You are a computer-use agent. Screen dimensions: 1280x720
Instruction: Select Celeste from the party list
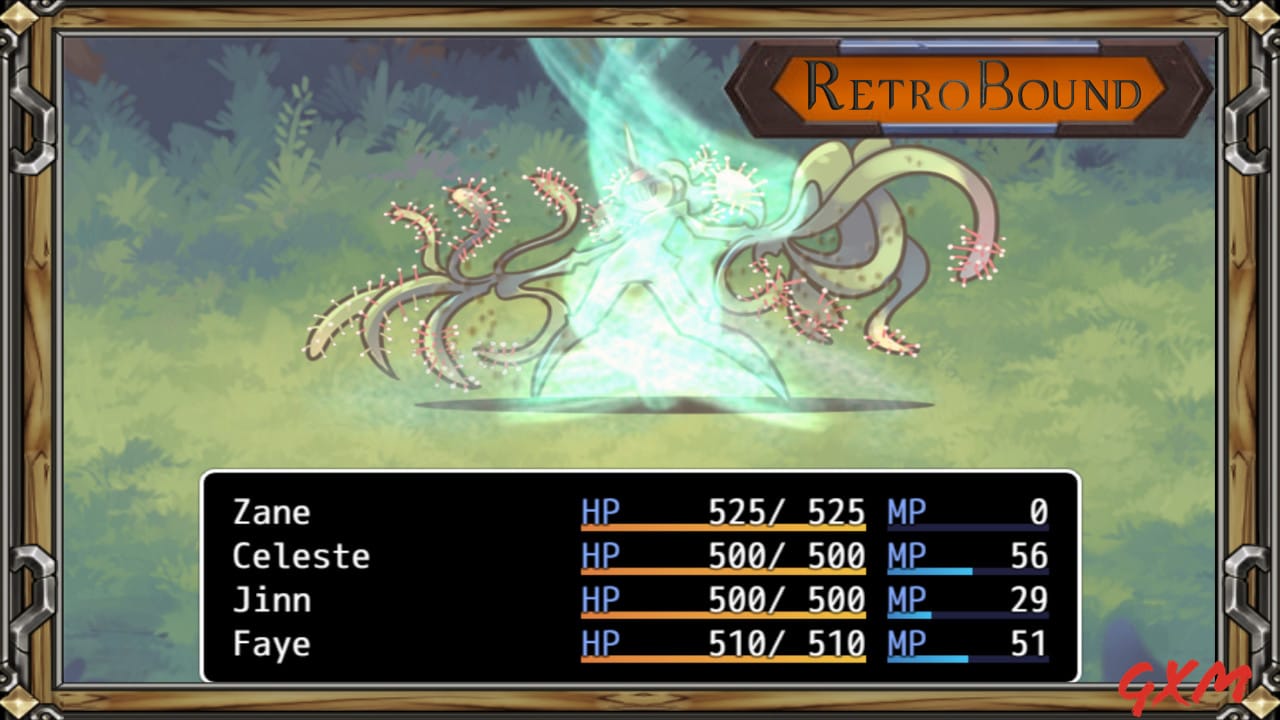[300, 556]
